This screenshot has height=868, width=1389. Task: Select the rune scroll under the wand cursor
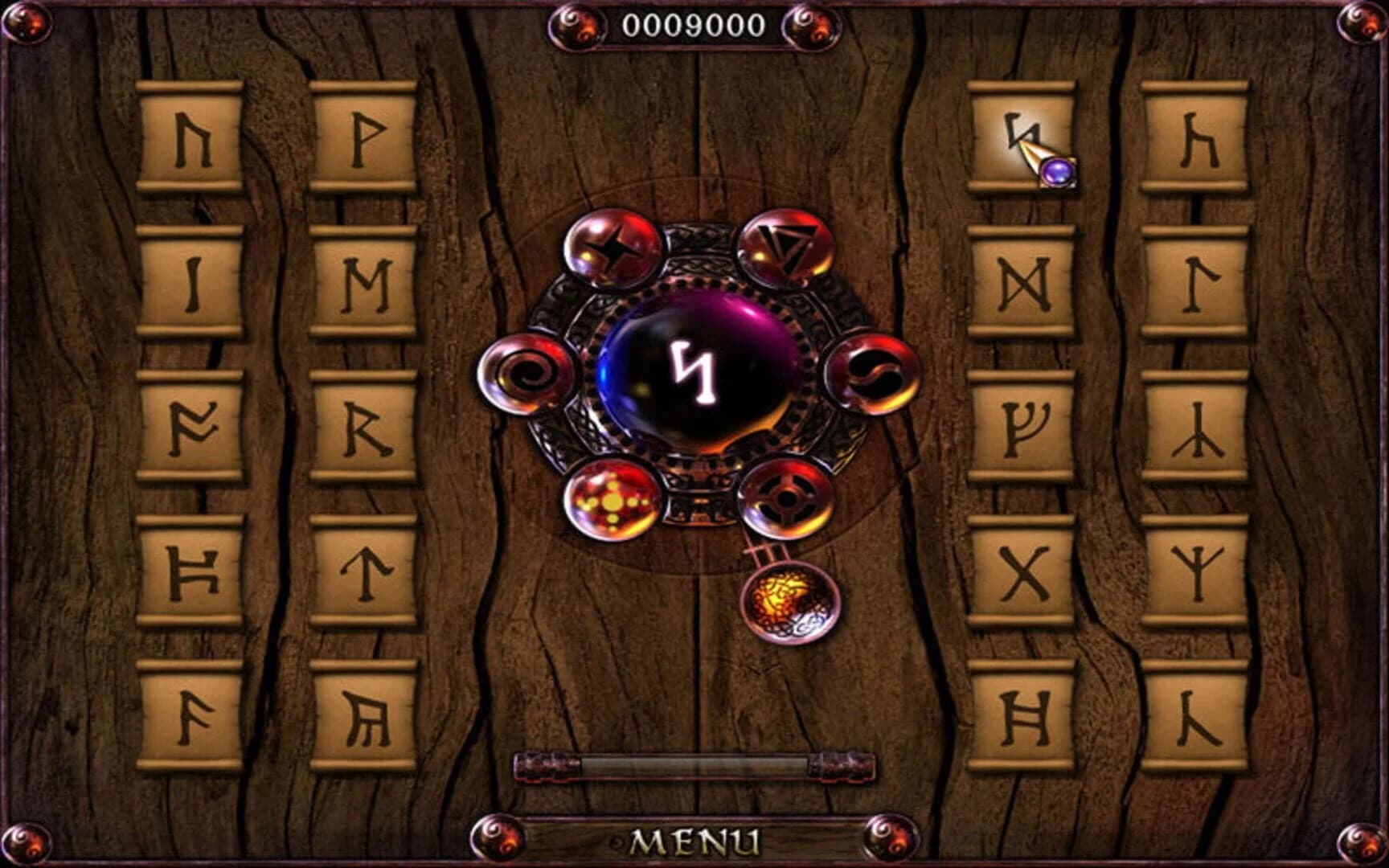click(1022, 141)
